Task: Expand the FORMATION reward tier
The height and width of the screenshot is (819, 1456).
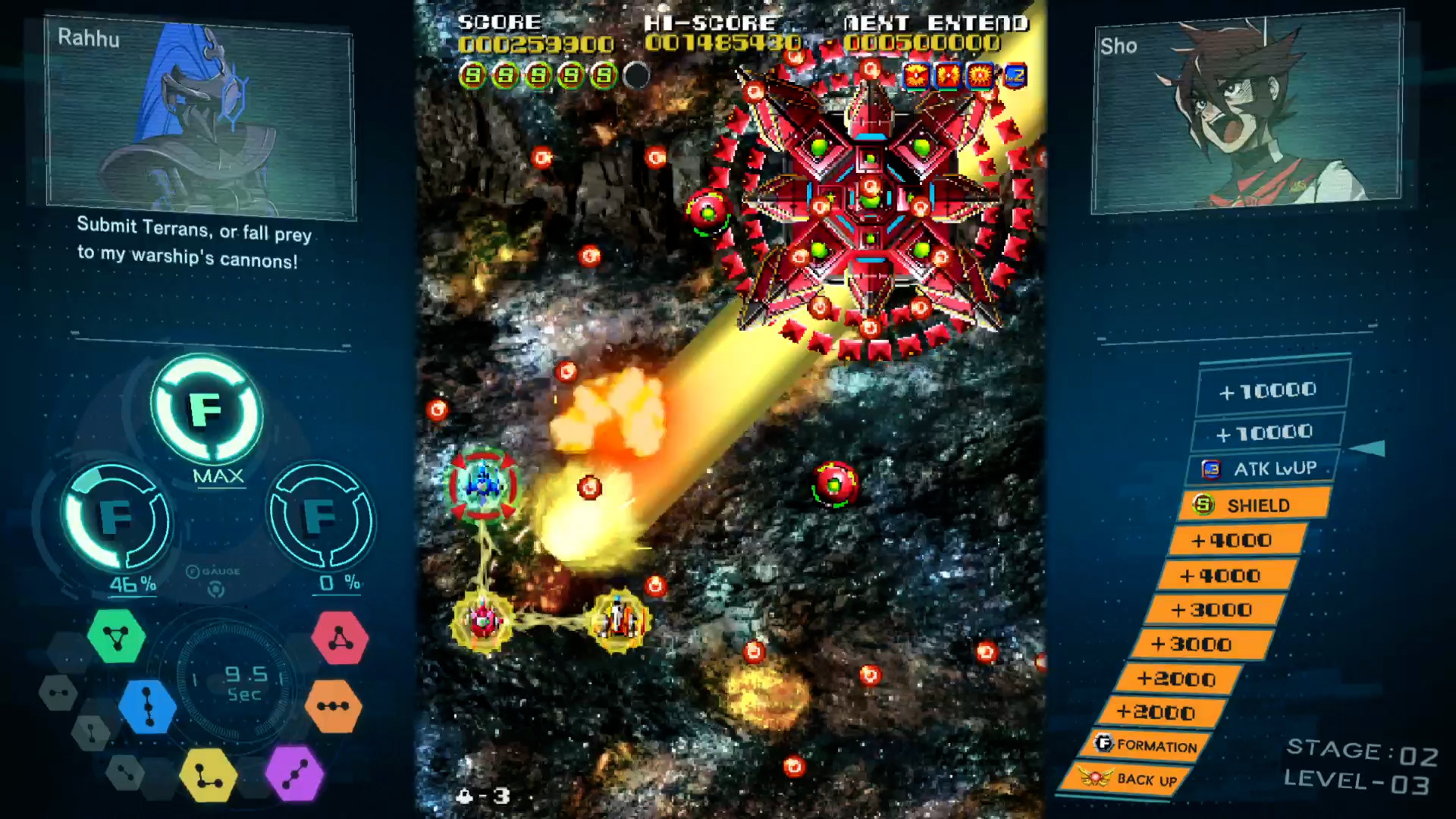Action: point(1147,746)
